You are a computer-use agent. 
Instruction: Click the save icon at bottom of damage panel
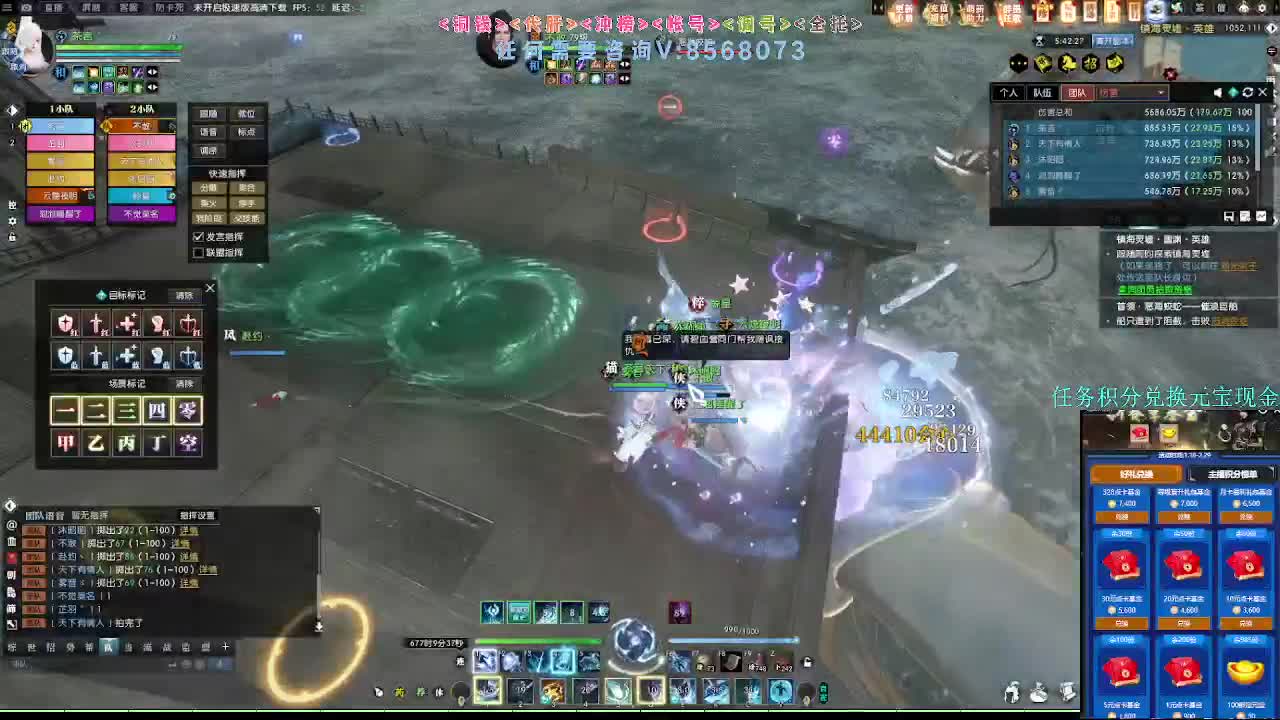pos(1229,216)
